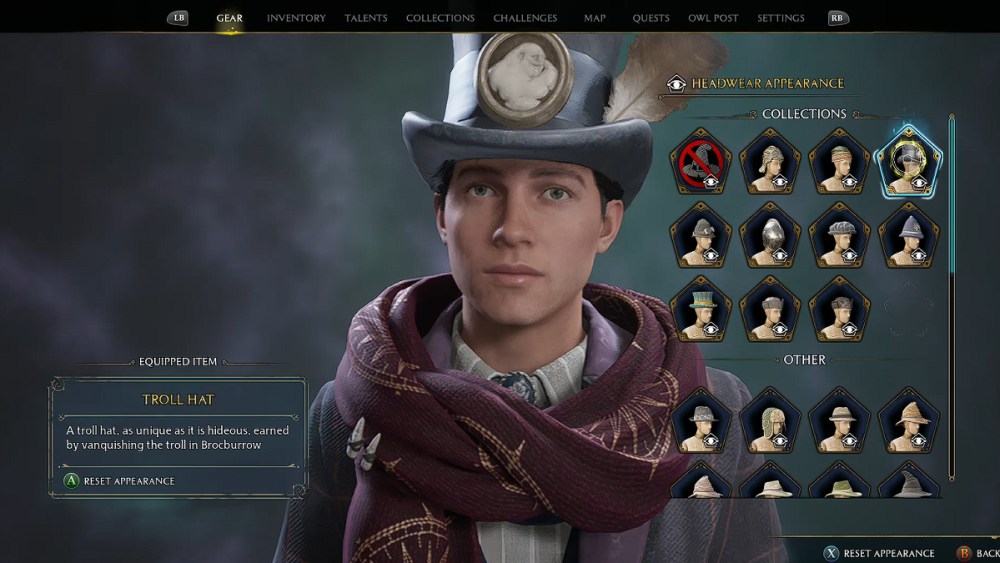Viewport: 1000px width, 563px height.
Task: Select the pointed grey wizard hat in Collections
Action: 908,235
